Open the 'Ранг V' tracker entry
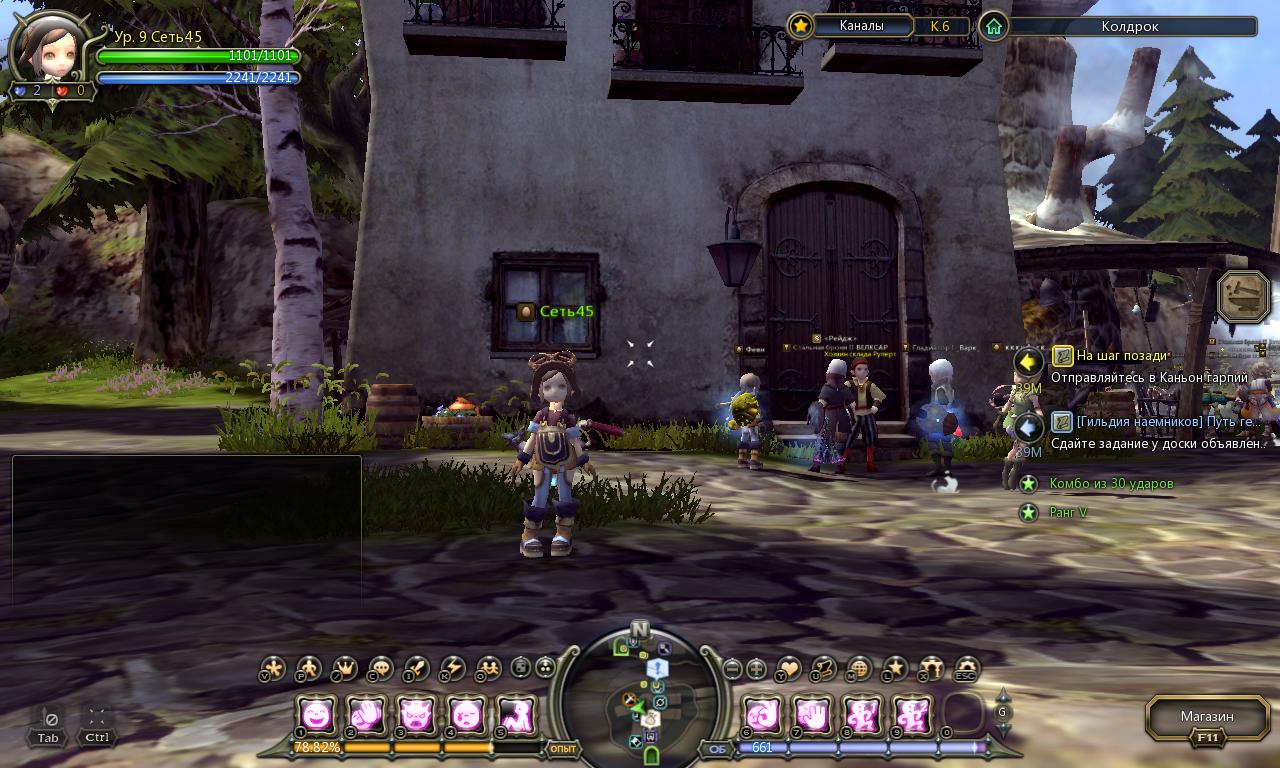This screenshot has width=1280, height=768. [1067, 512]
